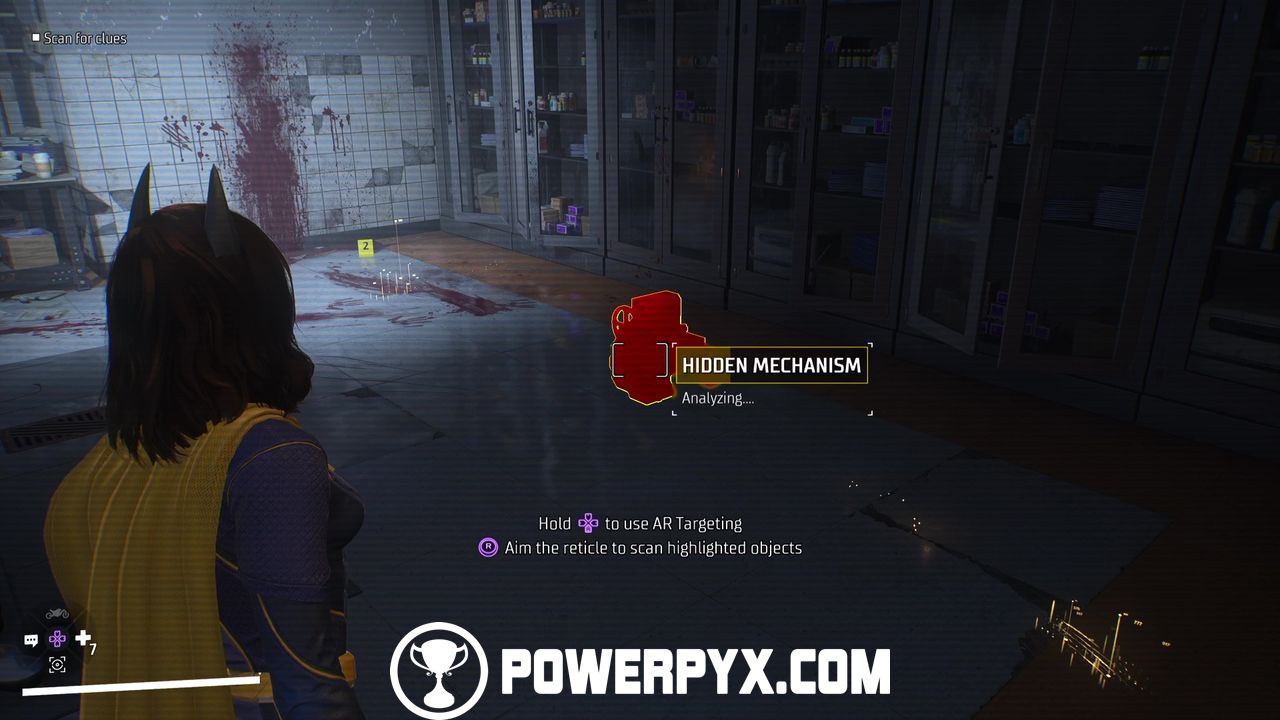
Task: Activate the AR scan eye icon
Action: (x=57, y=664)
